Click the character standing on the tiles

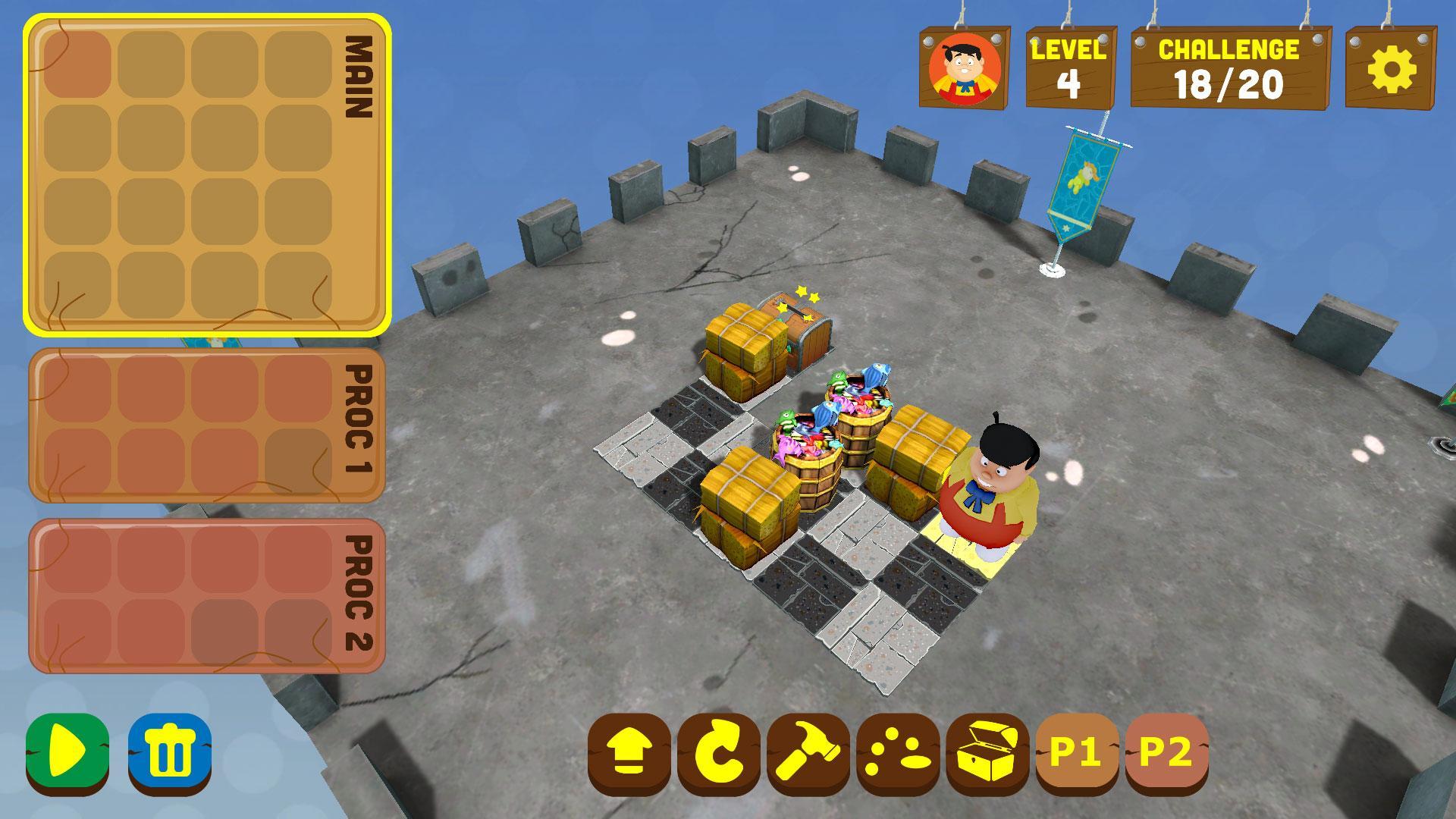coord(986,493)
